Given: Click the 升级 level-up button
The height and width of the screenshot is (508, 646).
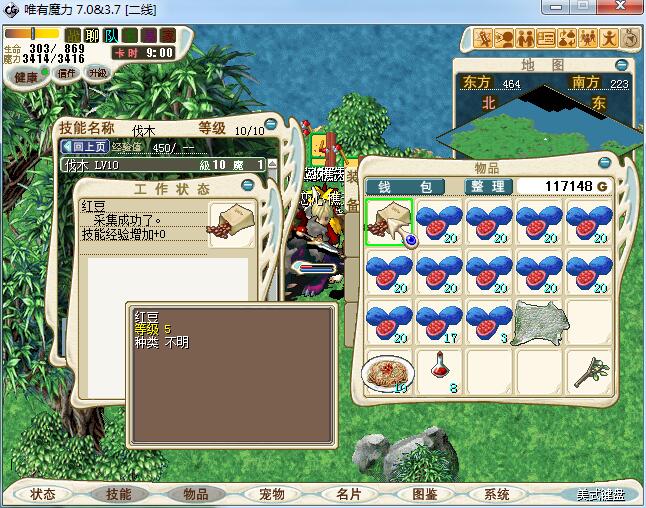Looking at the screenshot, I should tap(98, 73).
